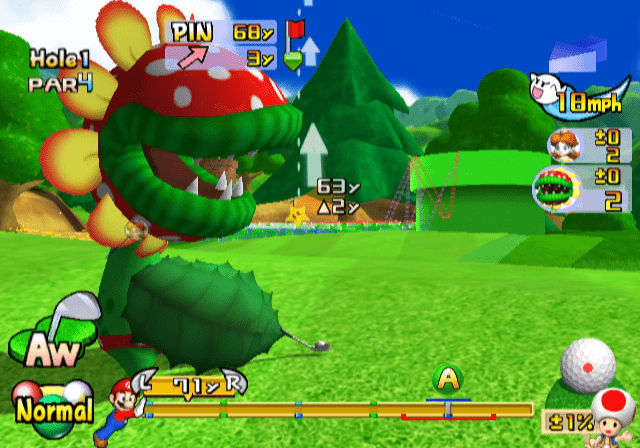
Task: Click the golf ball impact point icon
Action: click(x=587, y=365)
